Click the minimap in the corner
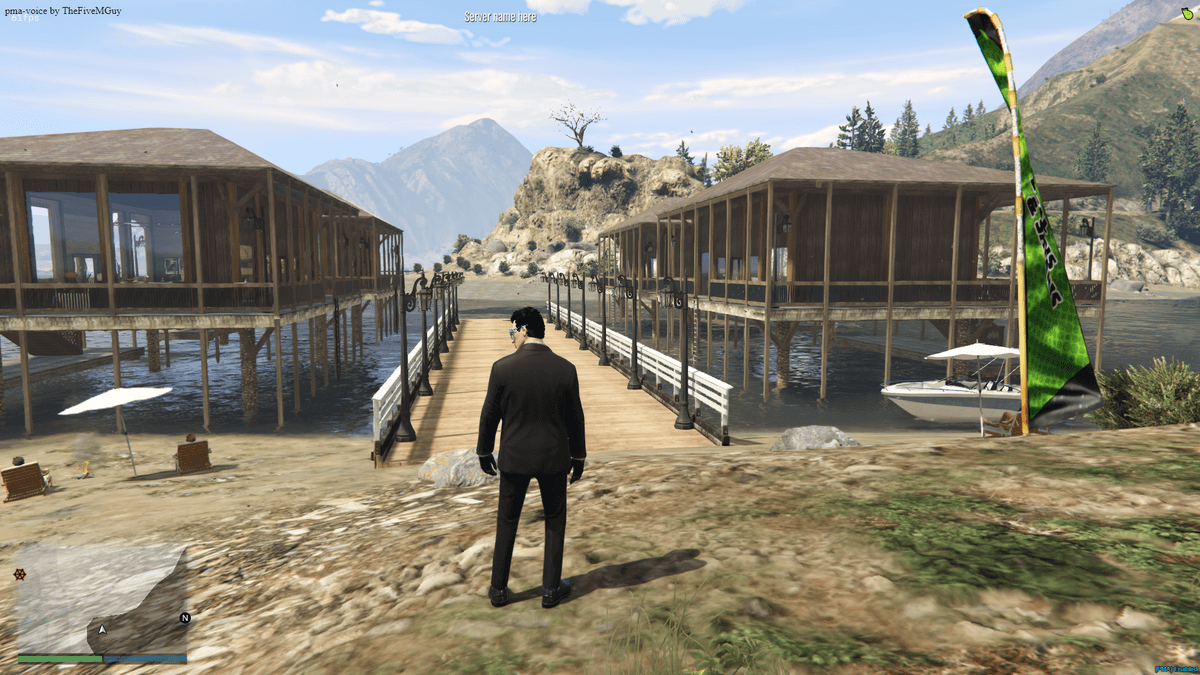 102,599
